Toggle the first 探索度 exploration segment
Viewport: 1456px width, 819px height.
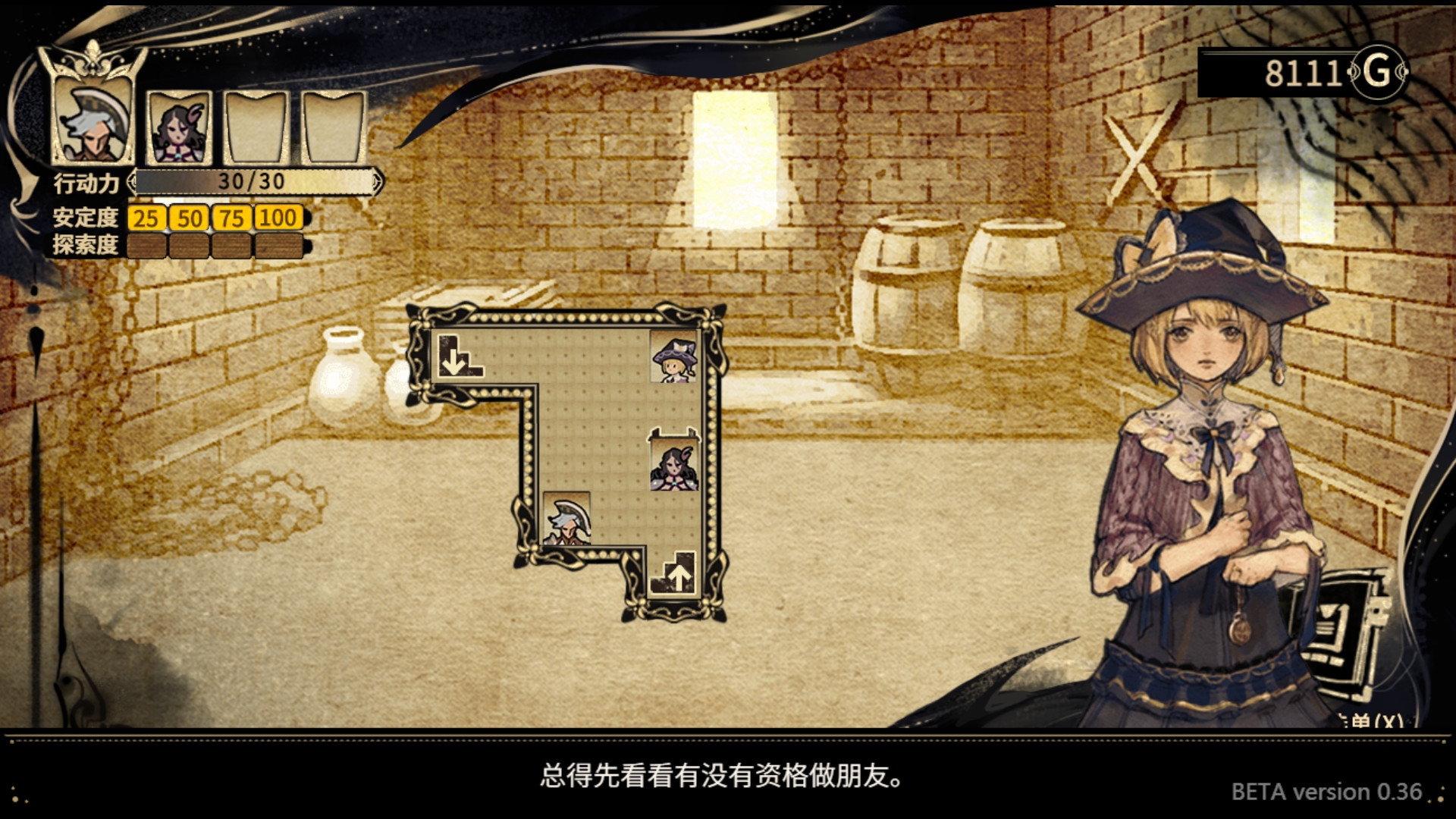146,243
